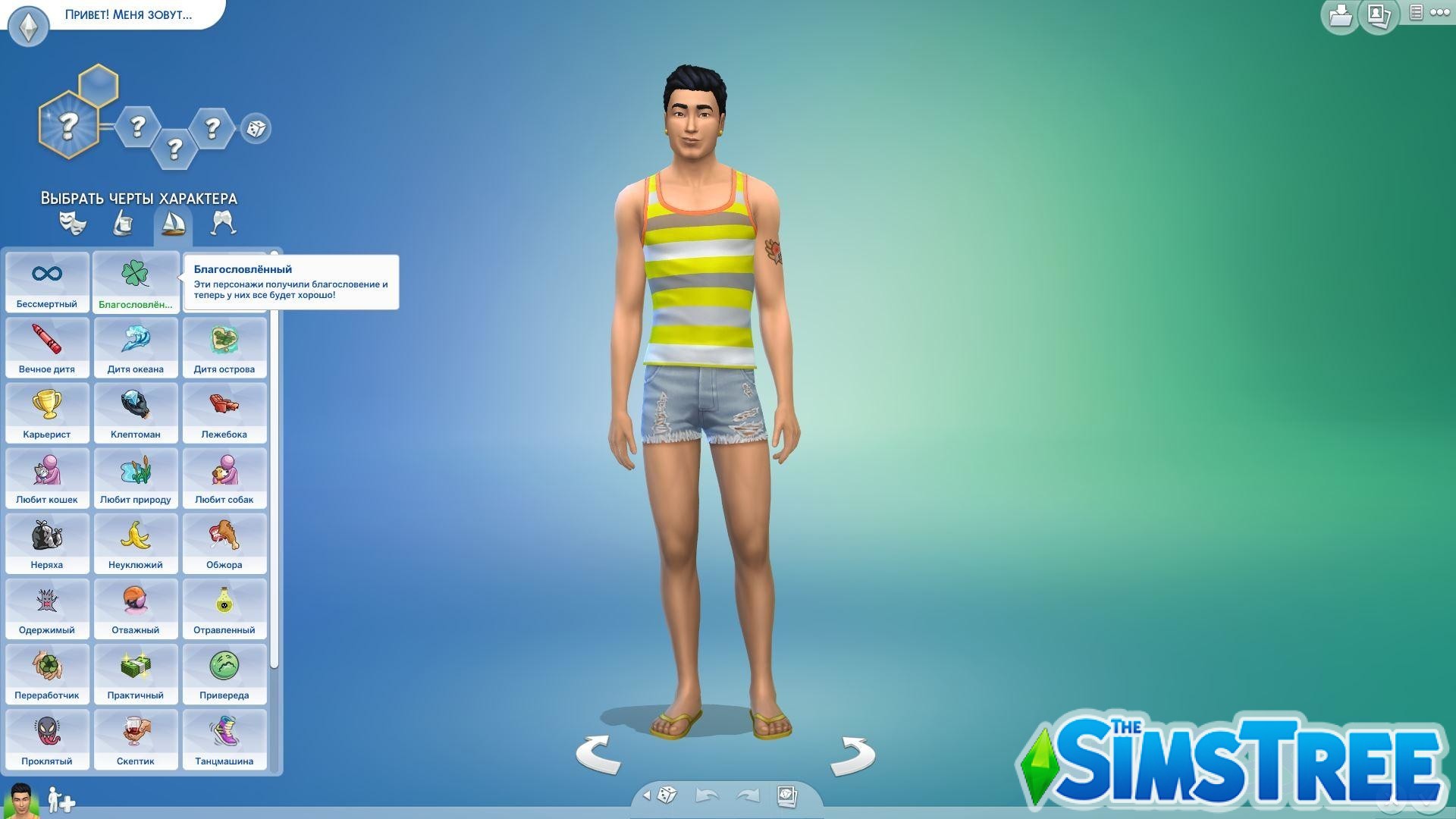Switch to the sailboat trait category tab
This screenshot has height=819, width=1456.
coord(173,222)
